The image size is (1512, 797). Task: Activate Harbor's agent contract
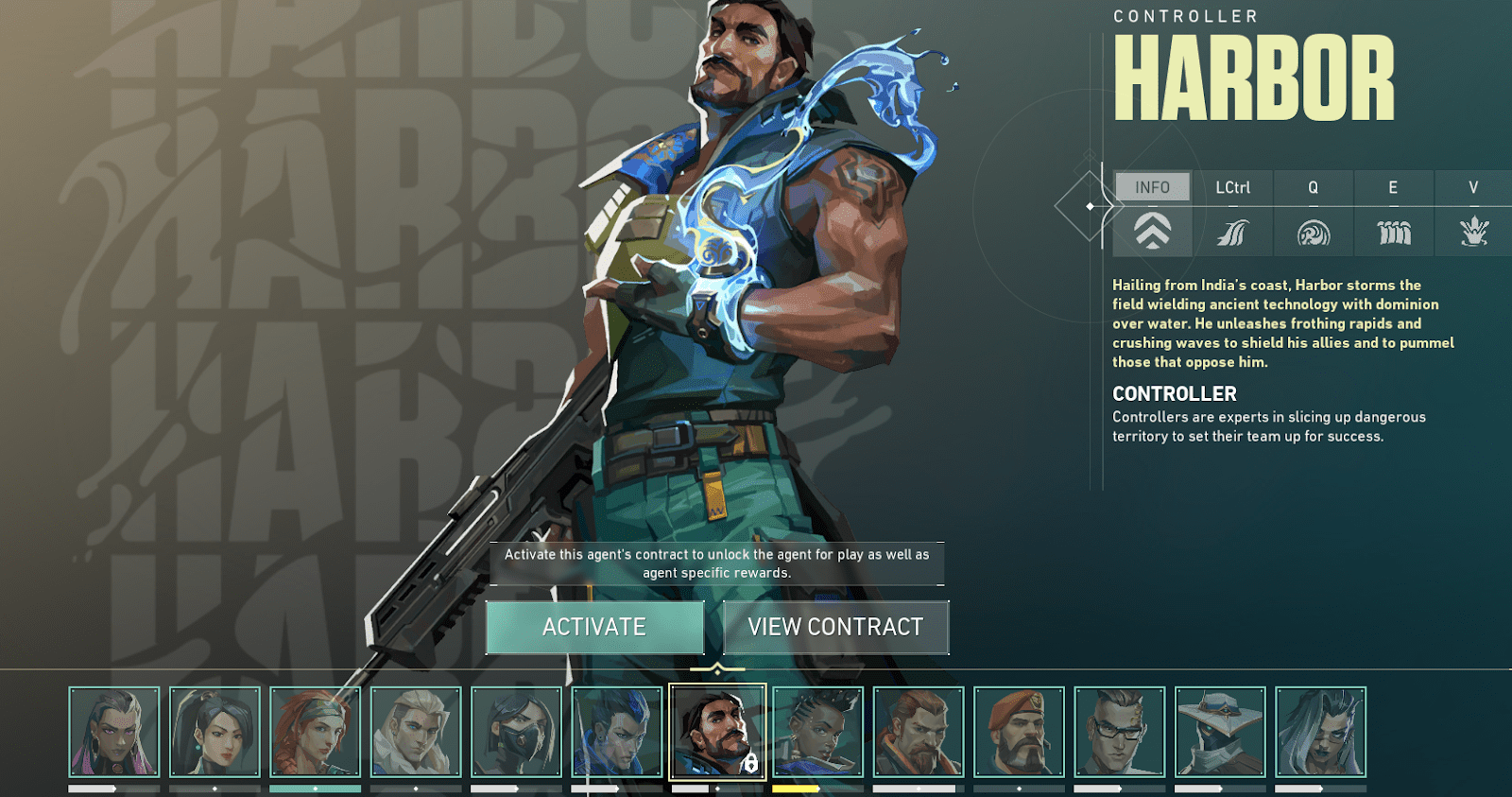coord(594,627)
